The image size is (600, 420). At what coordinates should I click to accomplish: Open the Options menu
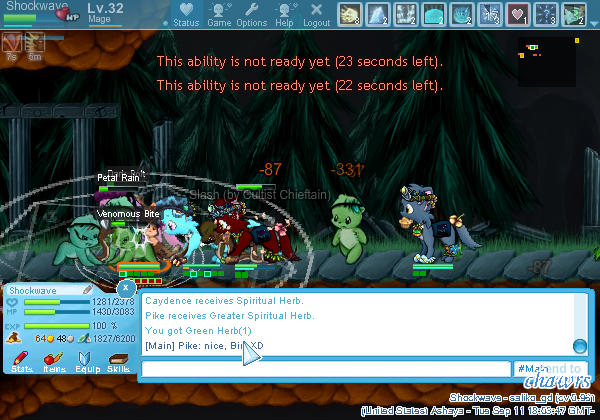251,13
